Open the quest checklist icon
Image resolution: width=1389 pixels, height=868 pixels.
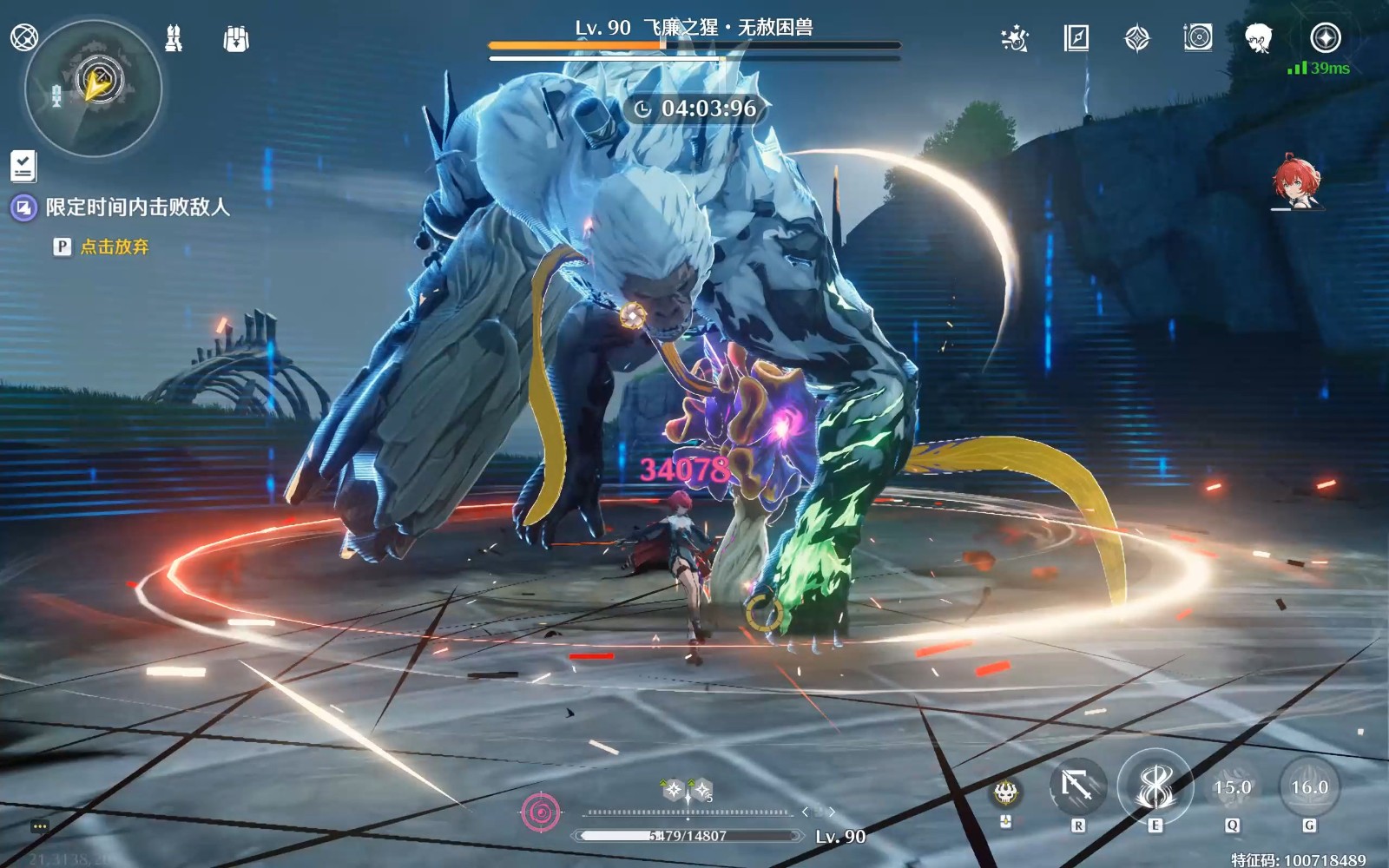23,165
